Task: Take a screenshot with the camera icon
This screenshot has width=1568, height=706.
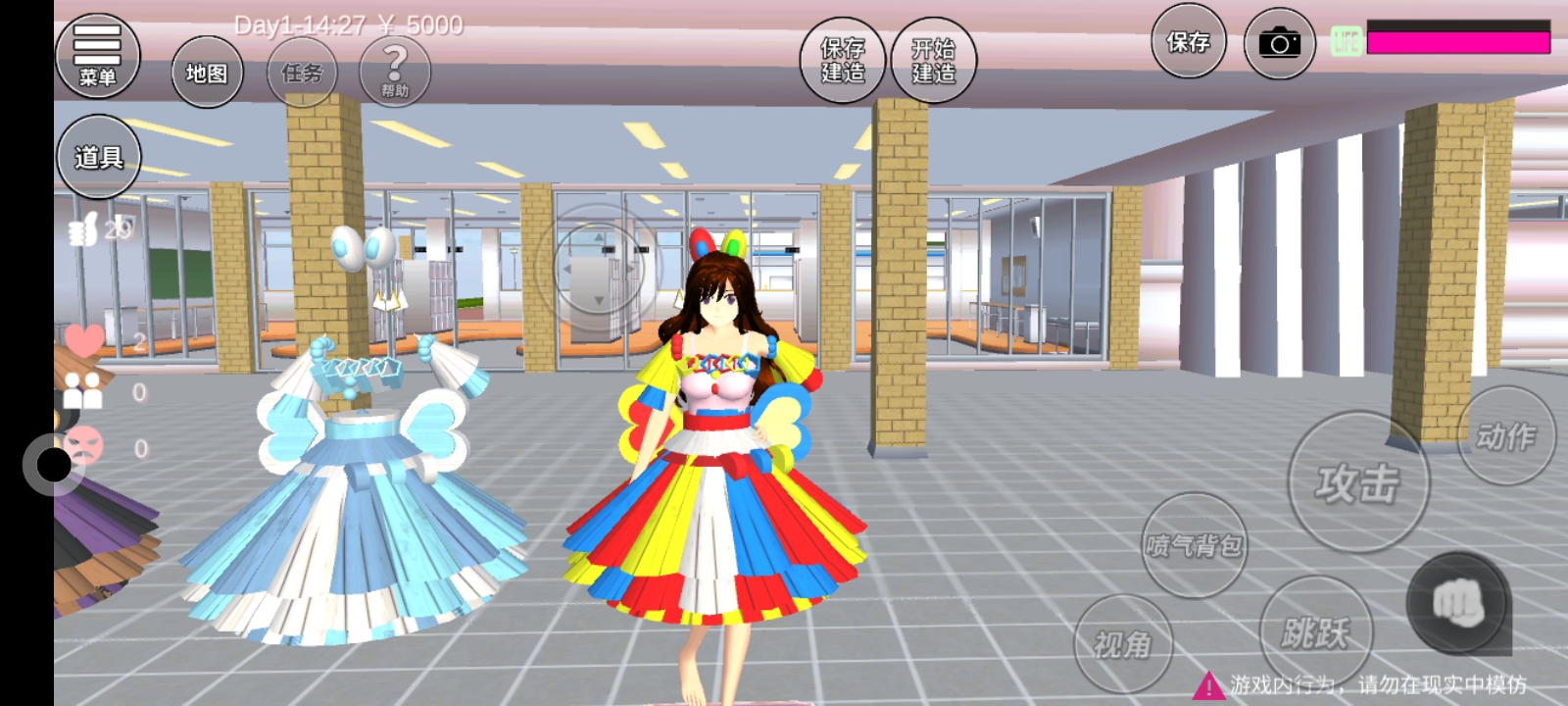Action: pyautogui.click(x=1279, y=43)
